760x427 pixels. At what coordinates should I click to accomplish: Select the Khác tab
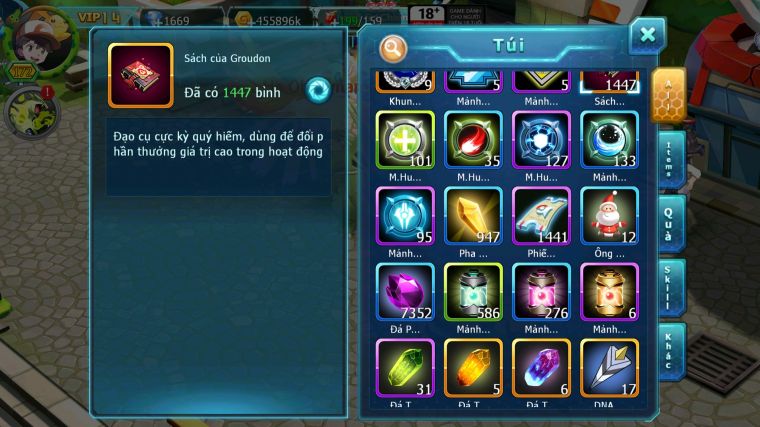[x=672, y=351]
